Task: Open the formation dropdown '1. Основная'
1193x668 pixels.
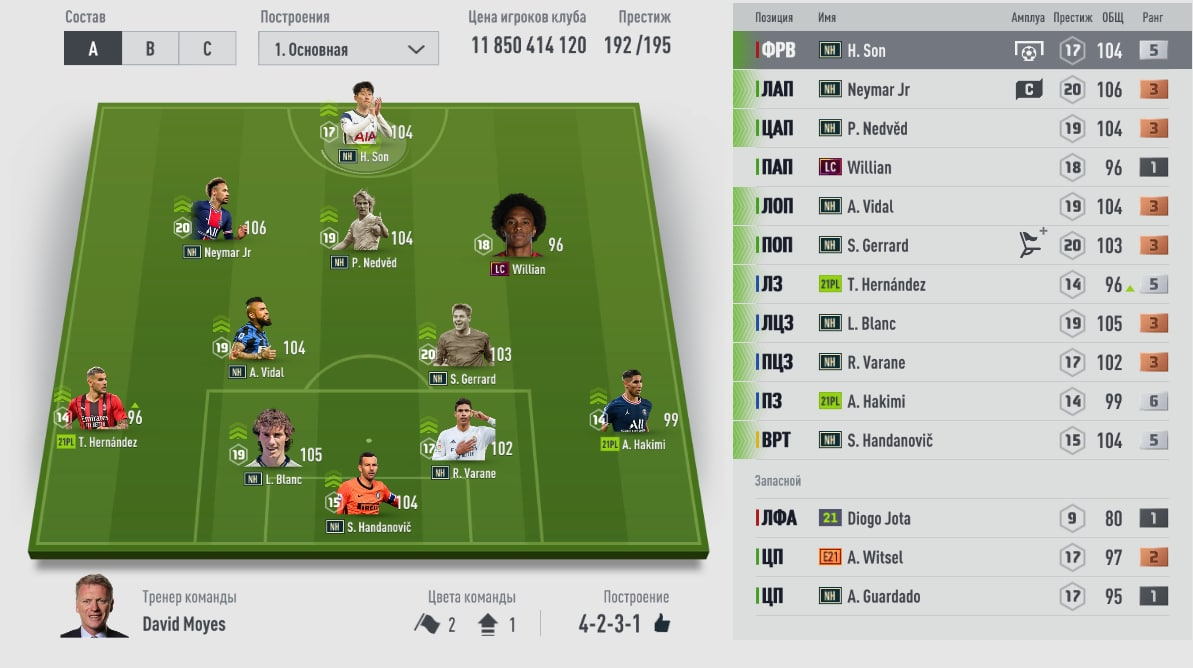Action: (x=348, y=49)
